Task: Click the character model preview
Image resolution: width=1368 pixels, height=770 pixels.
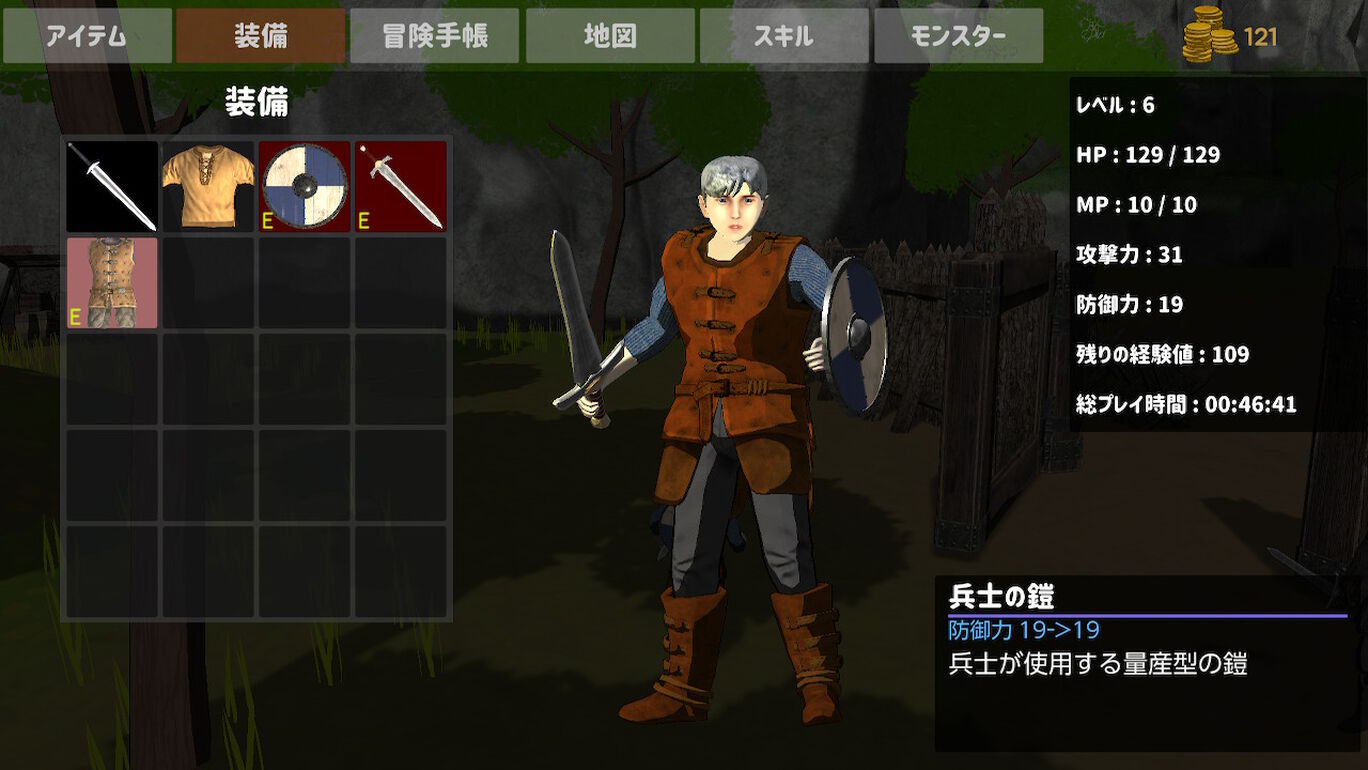Action: (x=730, y=400)
